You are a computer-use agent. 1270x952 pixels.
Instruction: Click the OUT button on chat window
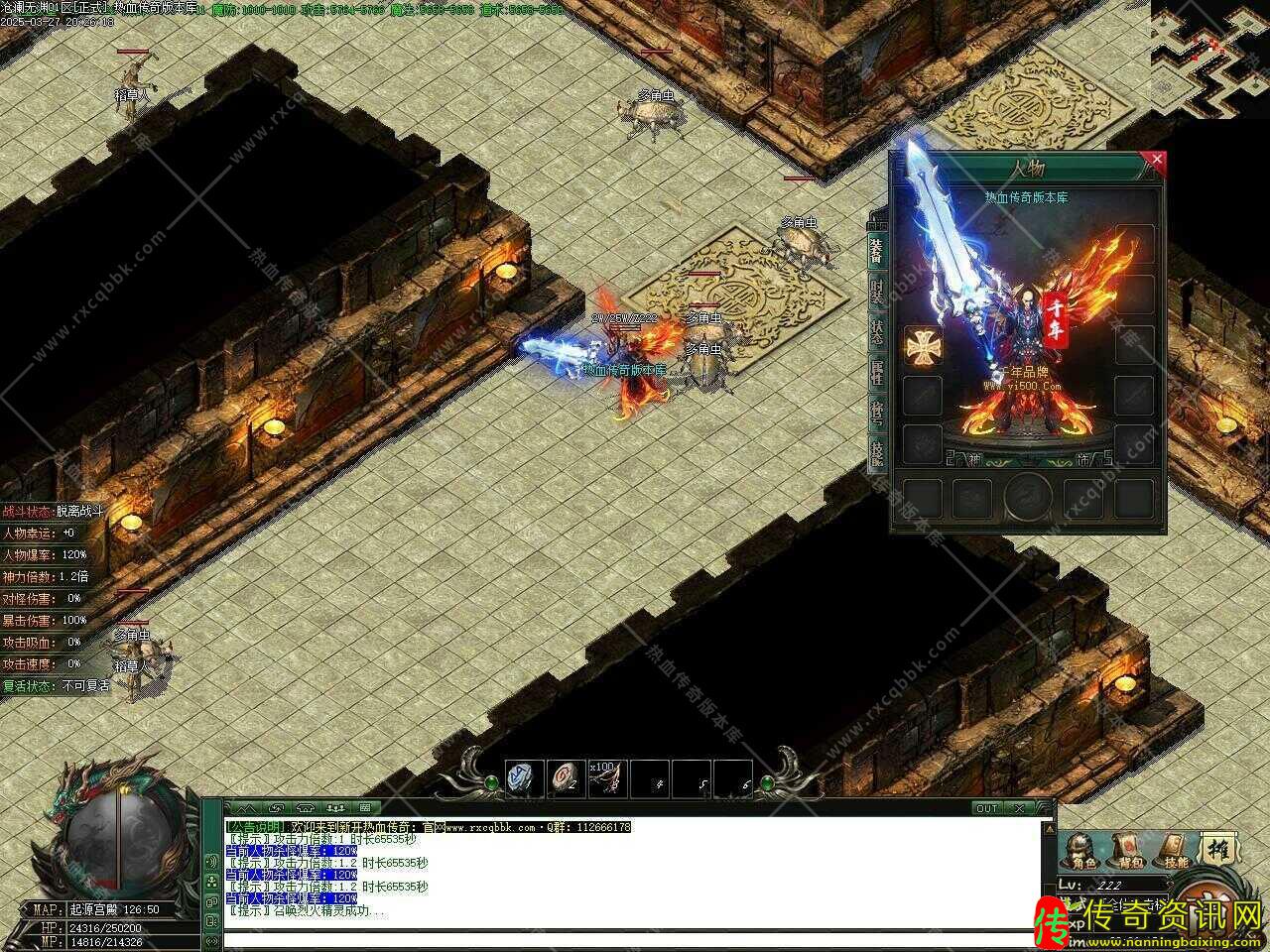pyautogui.click(x=987, y=808)
